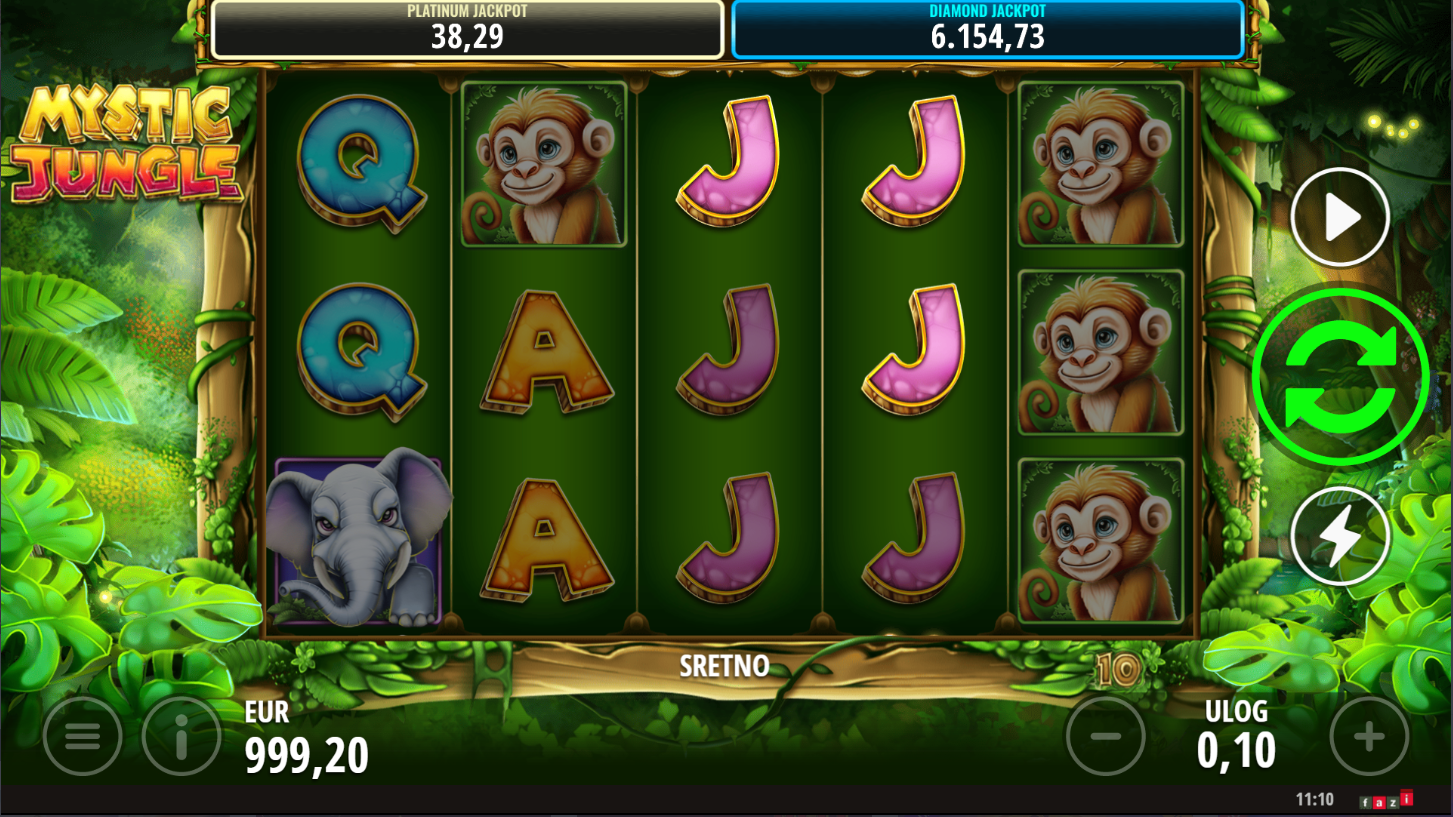Spin the reels with the green button

pyautogui.click(x=1340, y=377)
